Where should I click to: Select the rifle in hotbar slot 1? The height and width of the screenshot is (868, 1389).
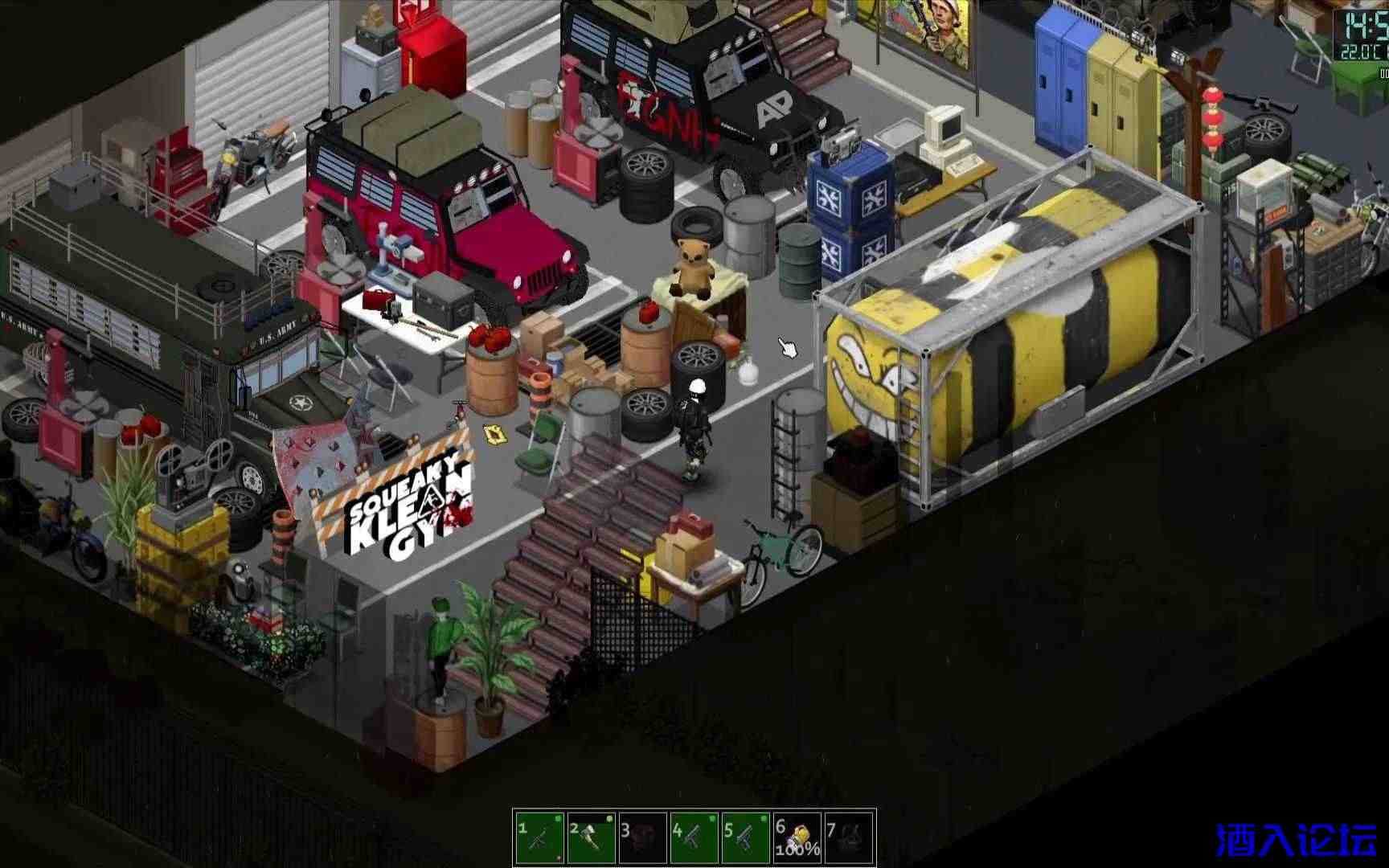(x=539, y=837)
